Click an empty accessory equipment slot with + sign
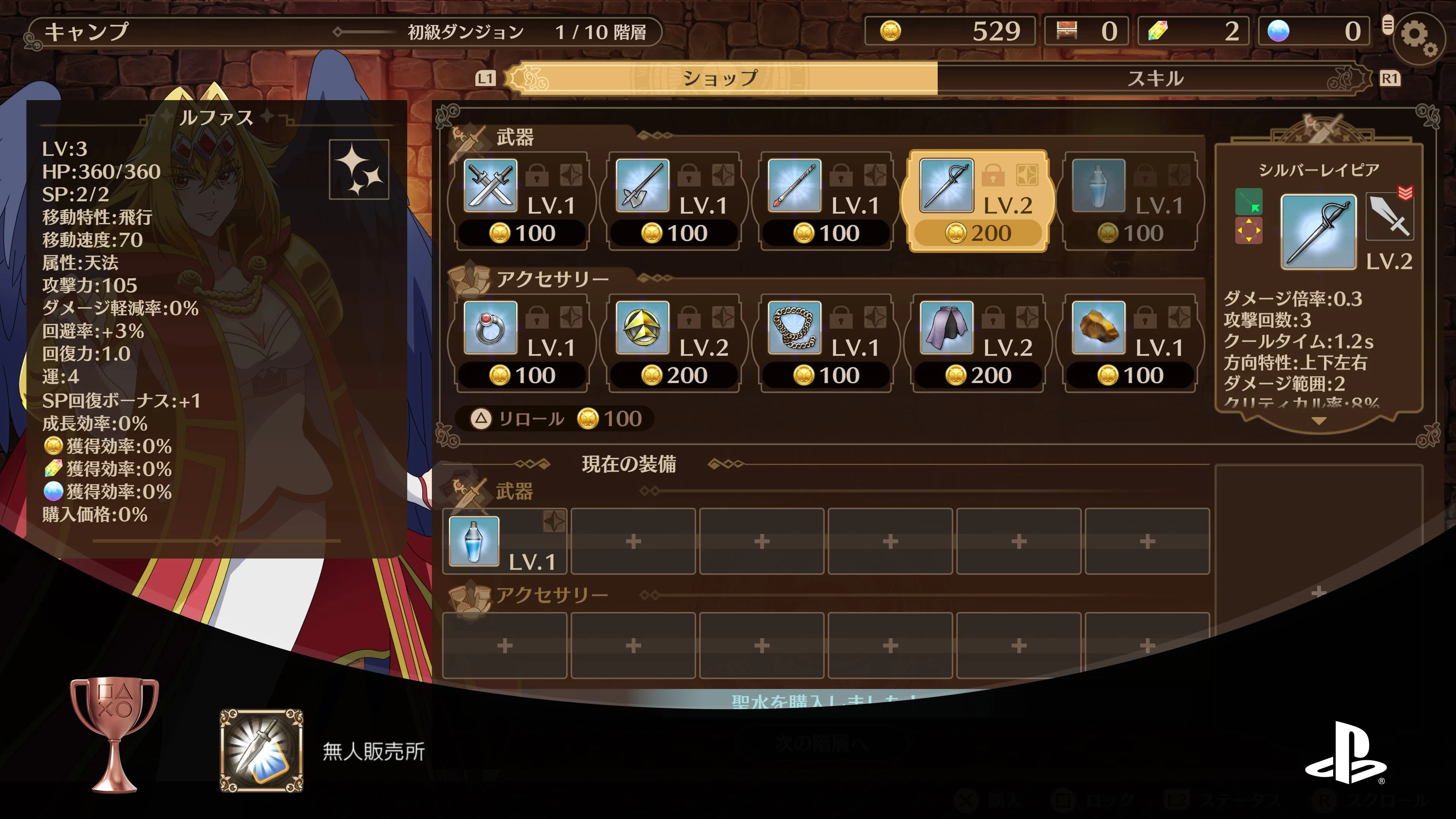The height and width of the screenshot is (819, 1456). point(504,644)
